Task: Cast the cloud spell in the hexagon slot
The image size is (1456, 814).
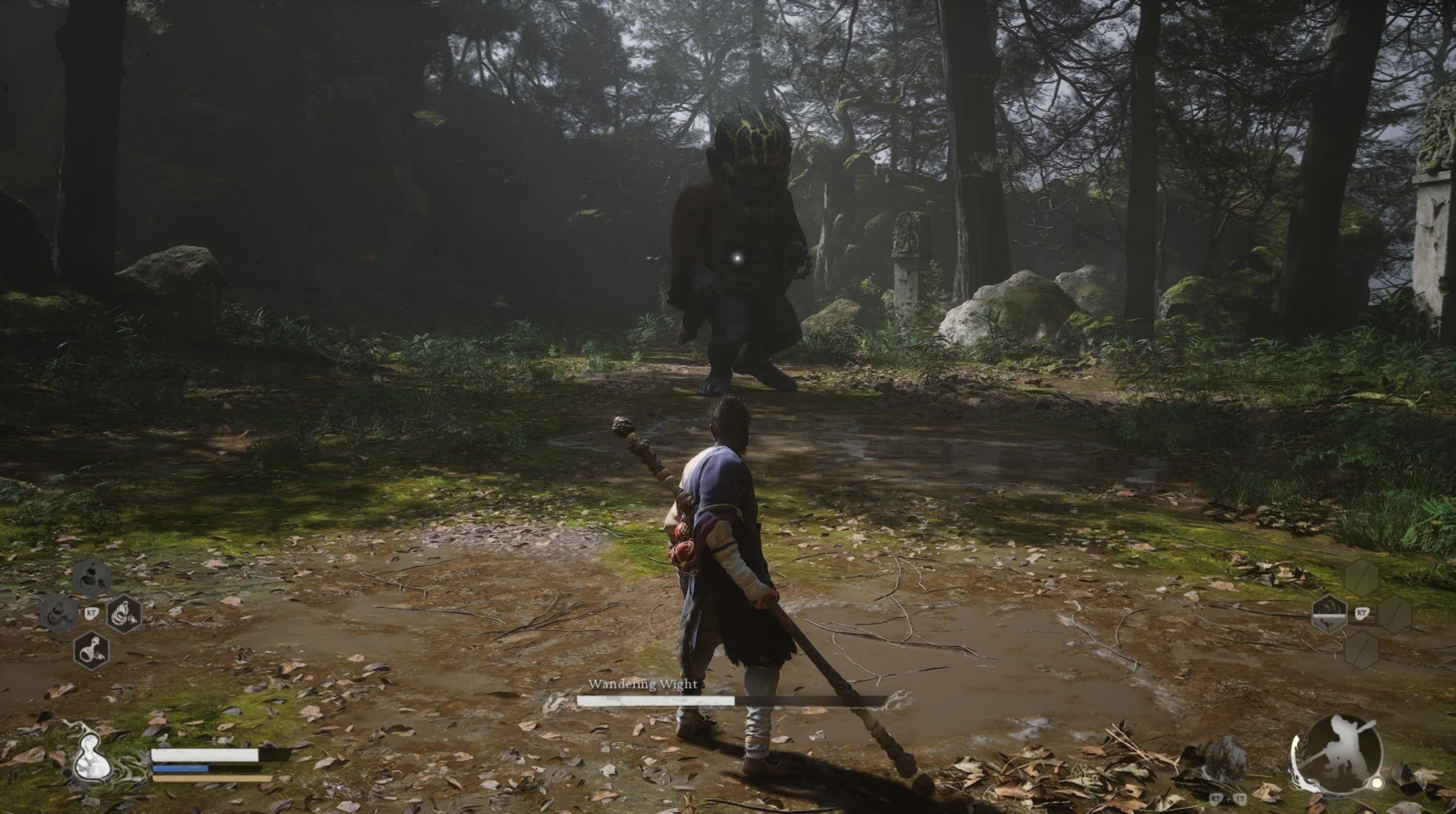Action: click(x=1328, y=614)
